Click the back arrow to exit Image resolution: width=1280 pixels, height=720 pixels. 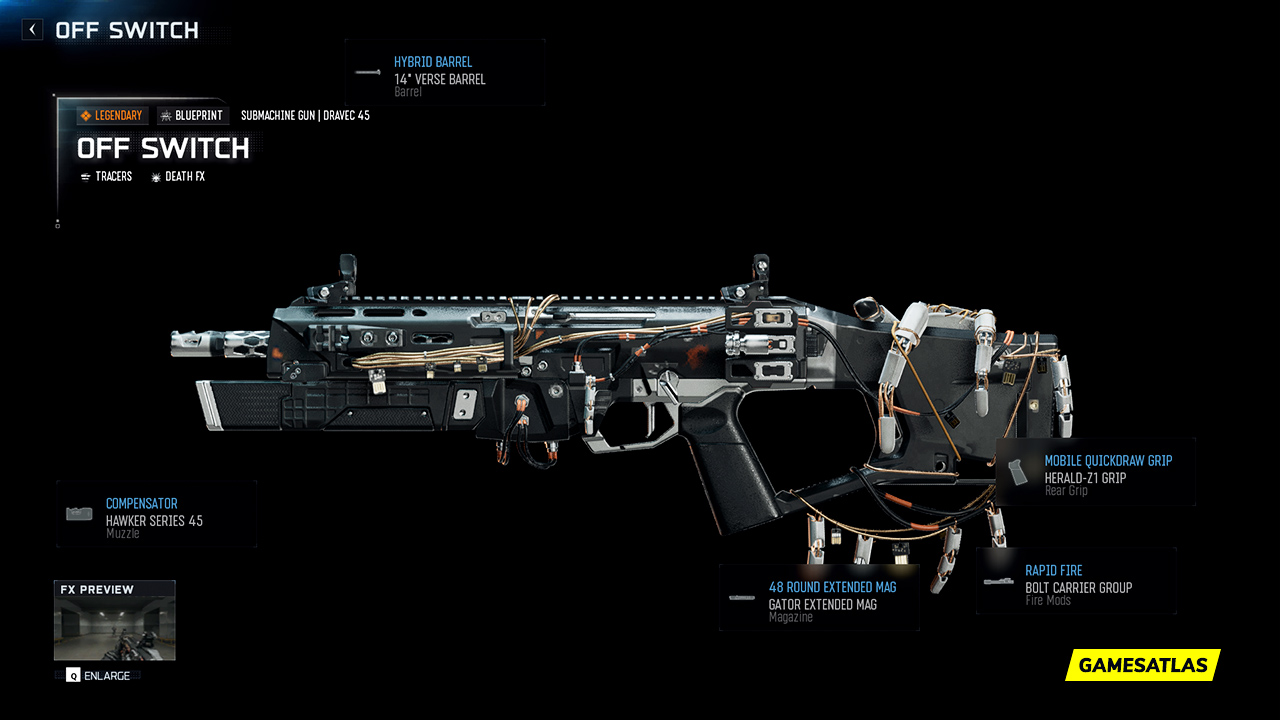click(x=31, y=29)
